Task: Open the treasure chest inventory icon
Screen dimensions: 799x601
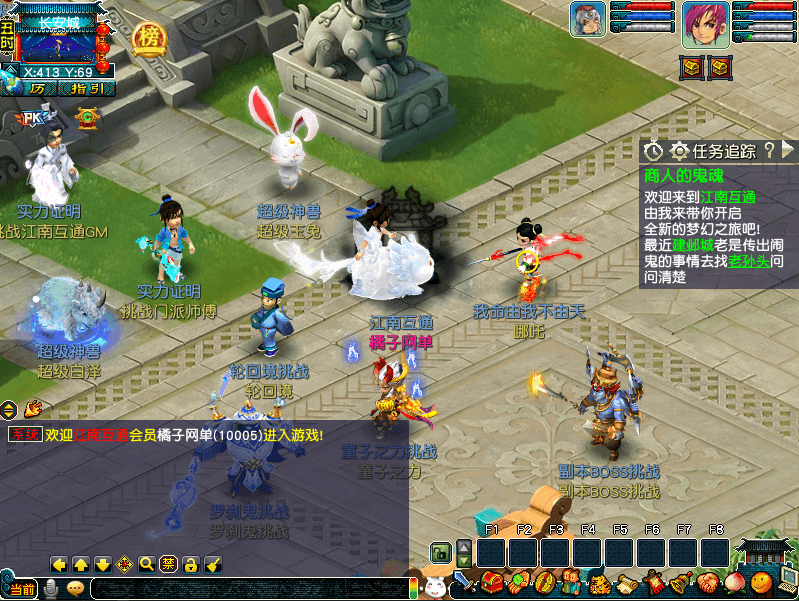Action: pyautogui.click(x=491, y=581)
